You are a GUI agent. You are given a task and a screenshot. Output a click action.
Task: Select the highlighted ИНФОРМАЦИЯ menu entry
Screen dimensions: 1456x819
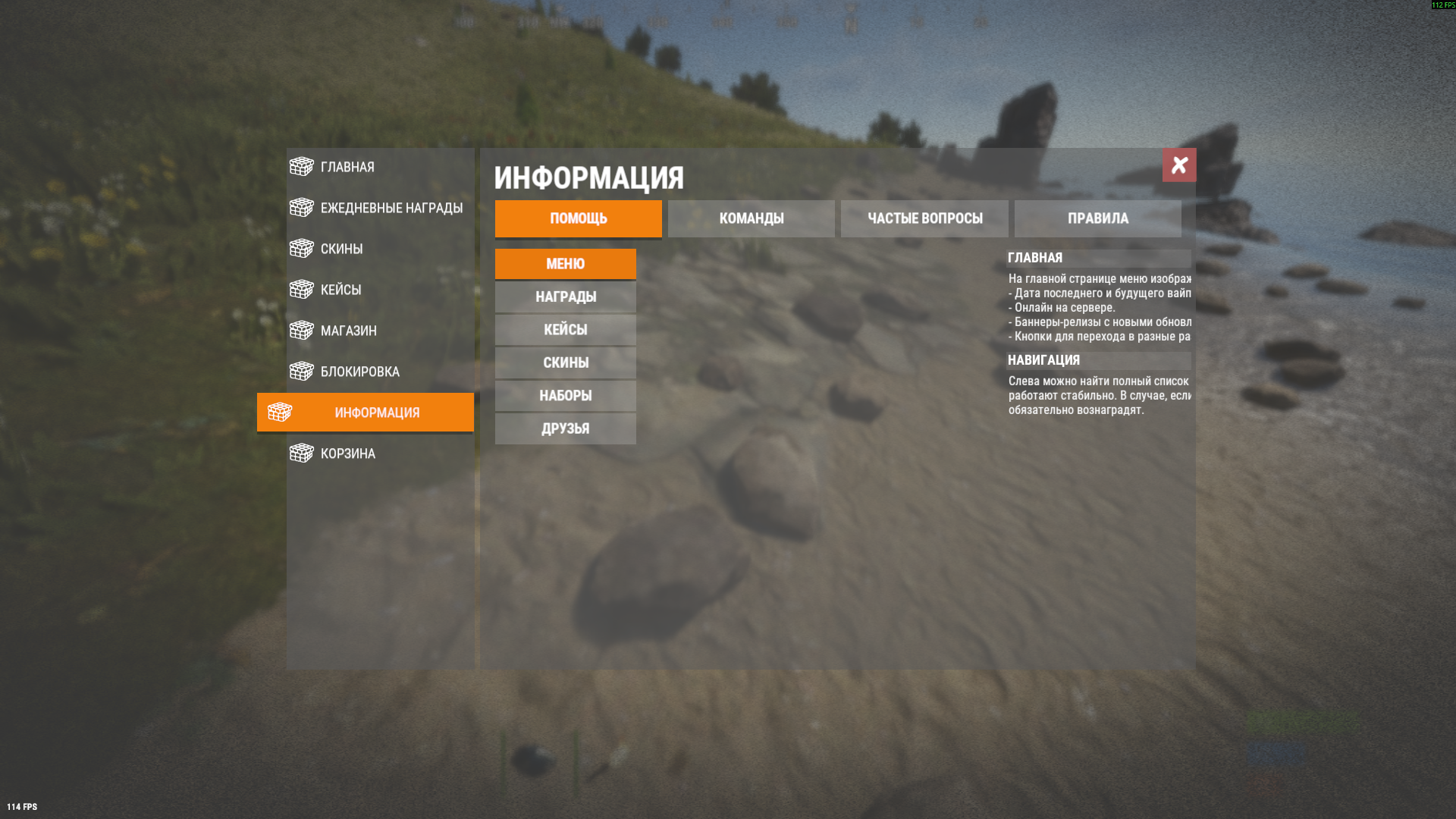pos(366,413)
